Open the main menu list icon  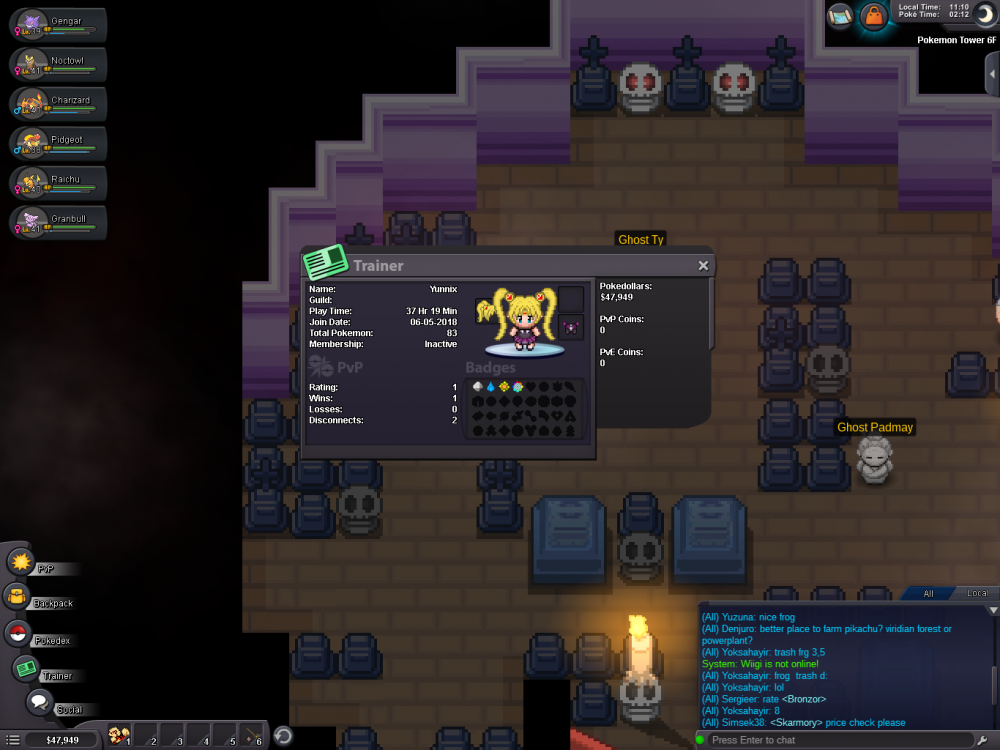13,740
